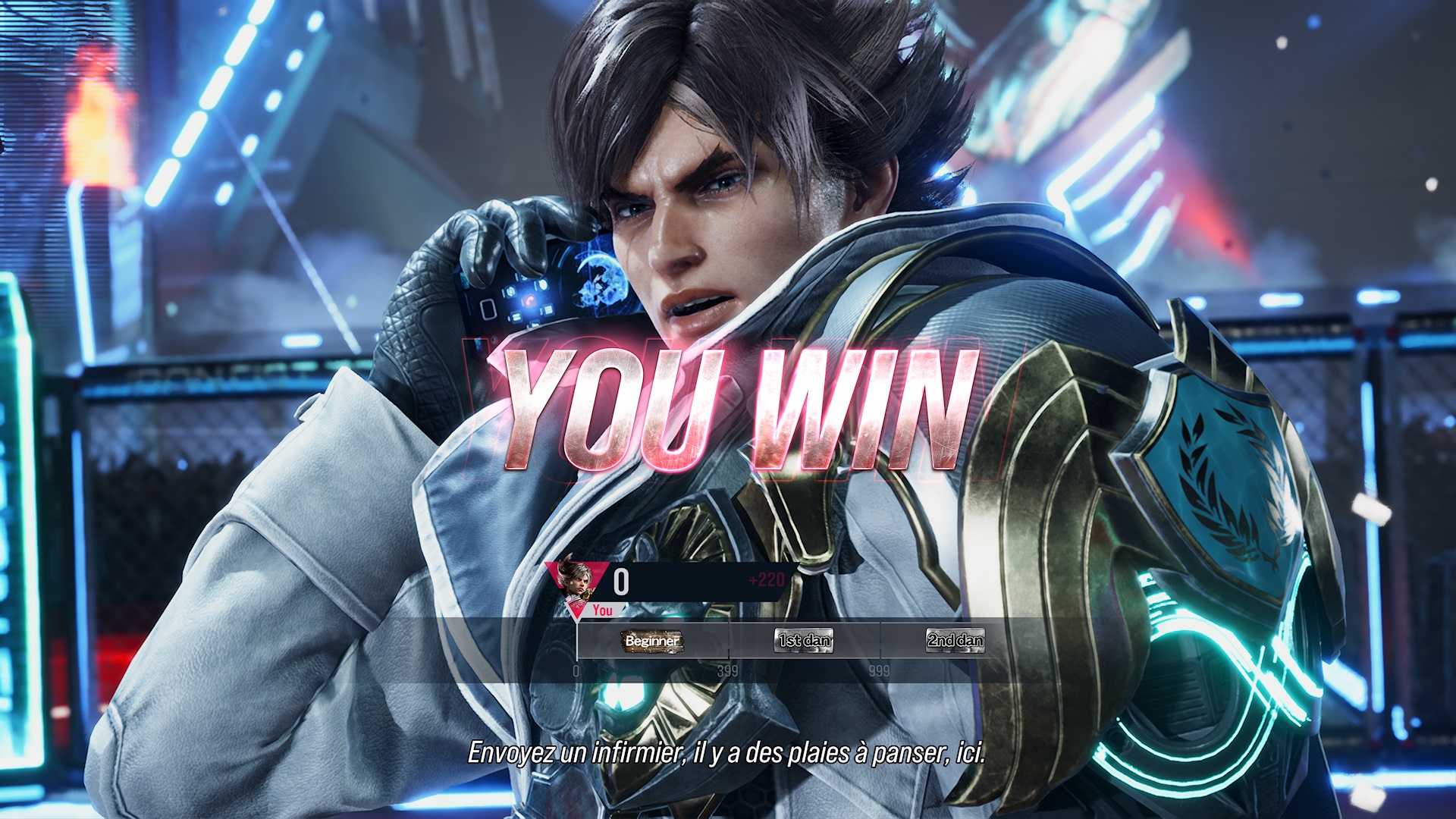
Task: Click the player character portrait
Action: click(x=574, y=579)
